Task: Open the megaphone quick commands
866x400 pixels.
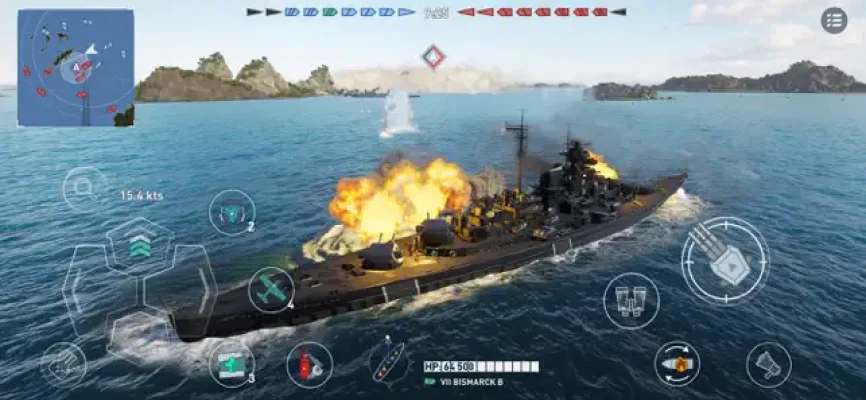Action: pyautogui.click(x=768, y=364)
